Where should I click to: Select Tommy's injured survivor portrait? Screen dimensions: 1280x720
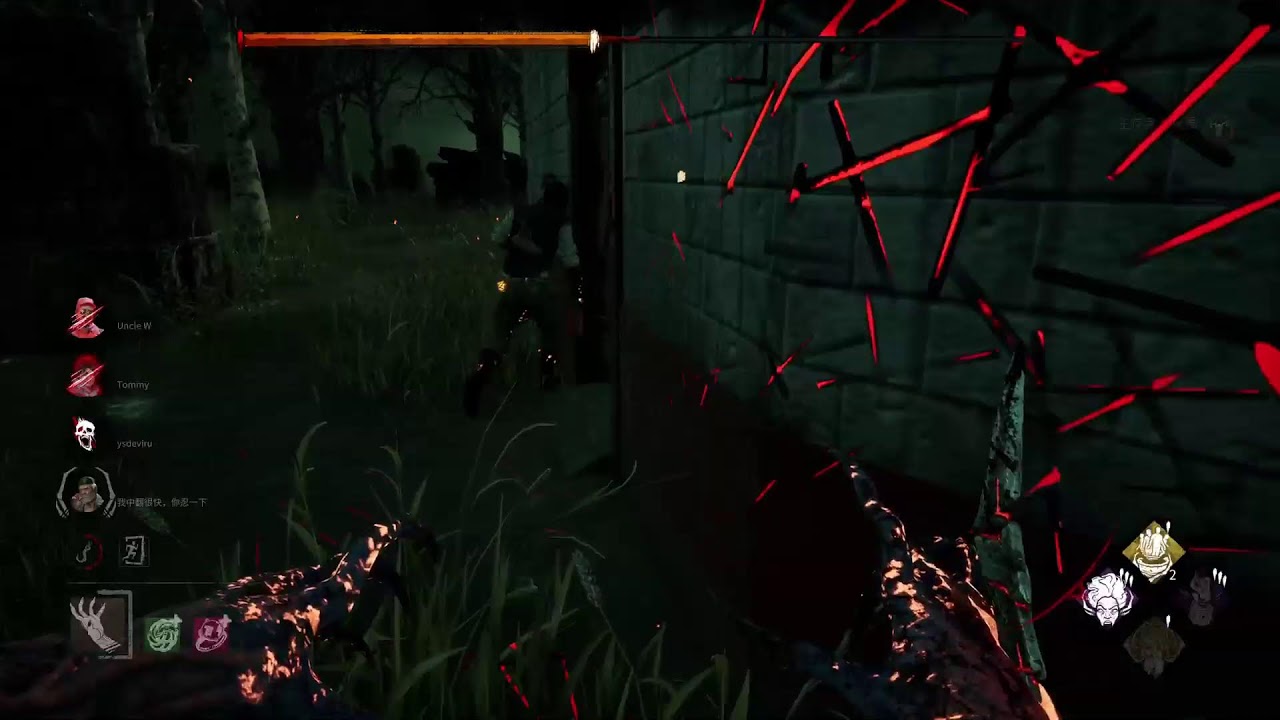tap(86, 376)
